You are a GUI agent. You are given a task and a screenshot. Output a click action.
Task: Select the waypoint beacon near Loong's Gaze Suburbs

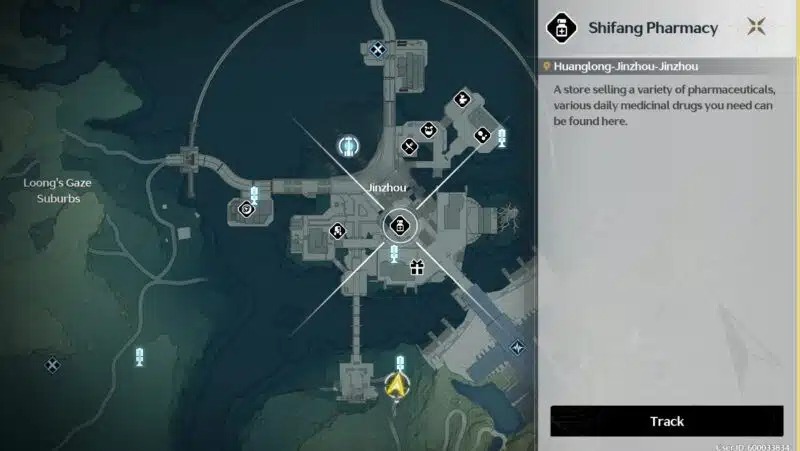tap(140, 357)
